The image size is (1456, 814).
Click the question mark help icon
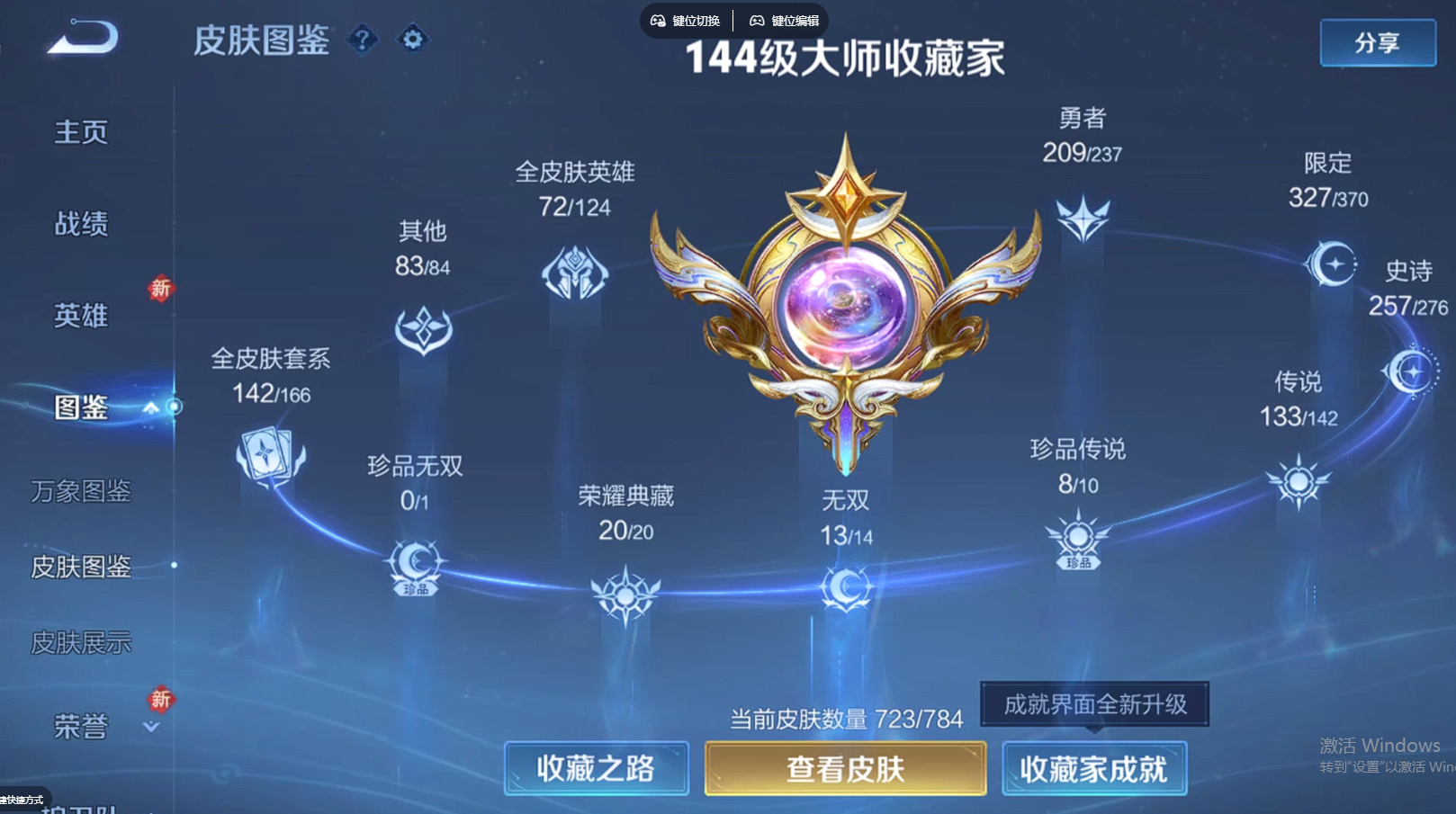(x=364, y=40)
